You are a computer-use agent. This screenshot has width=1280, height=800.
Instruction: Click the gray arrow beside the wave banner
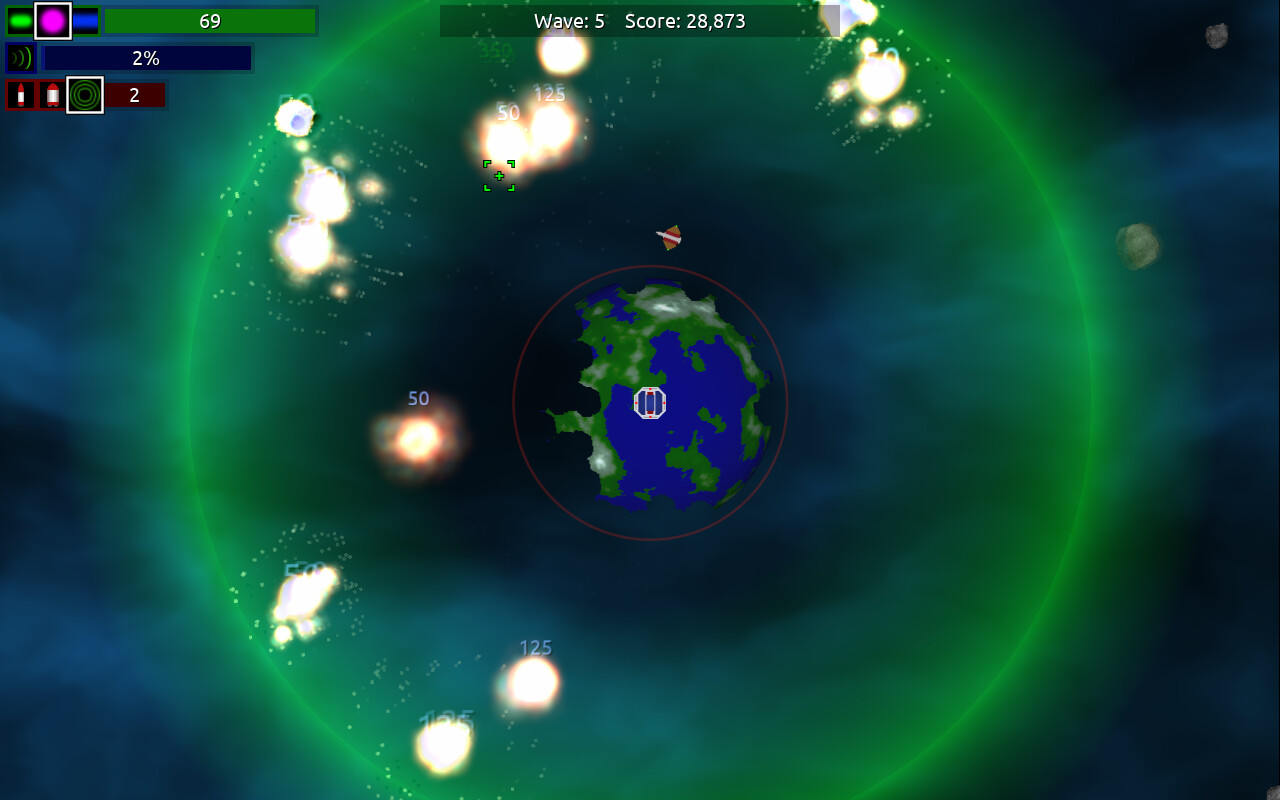point(832,20)
